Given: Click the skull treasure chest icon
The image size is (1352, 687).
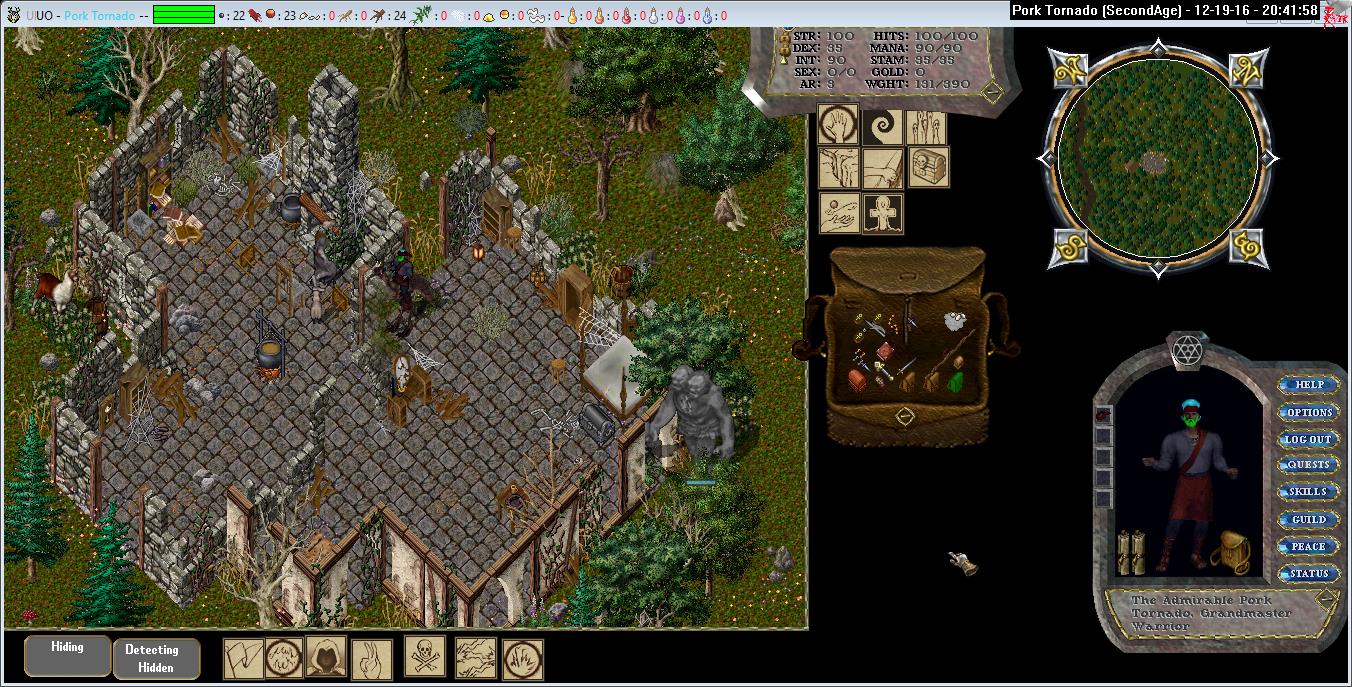Looking at the screenshot, I should 928,167.
